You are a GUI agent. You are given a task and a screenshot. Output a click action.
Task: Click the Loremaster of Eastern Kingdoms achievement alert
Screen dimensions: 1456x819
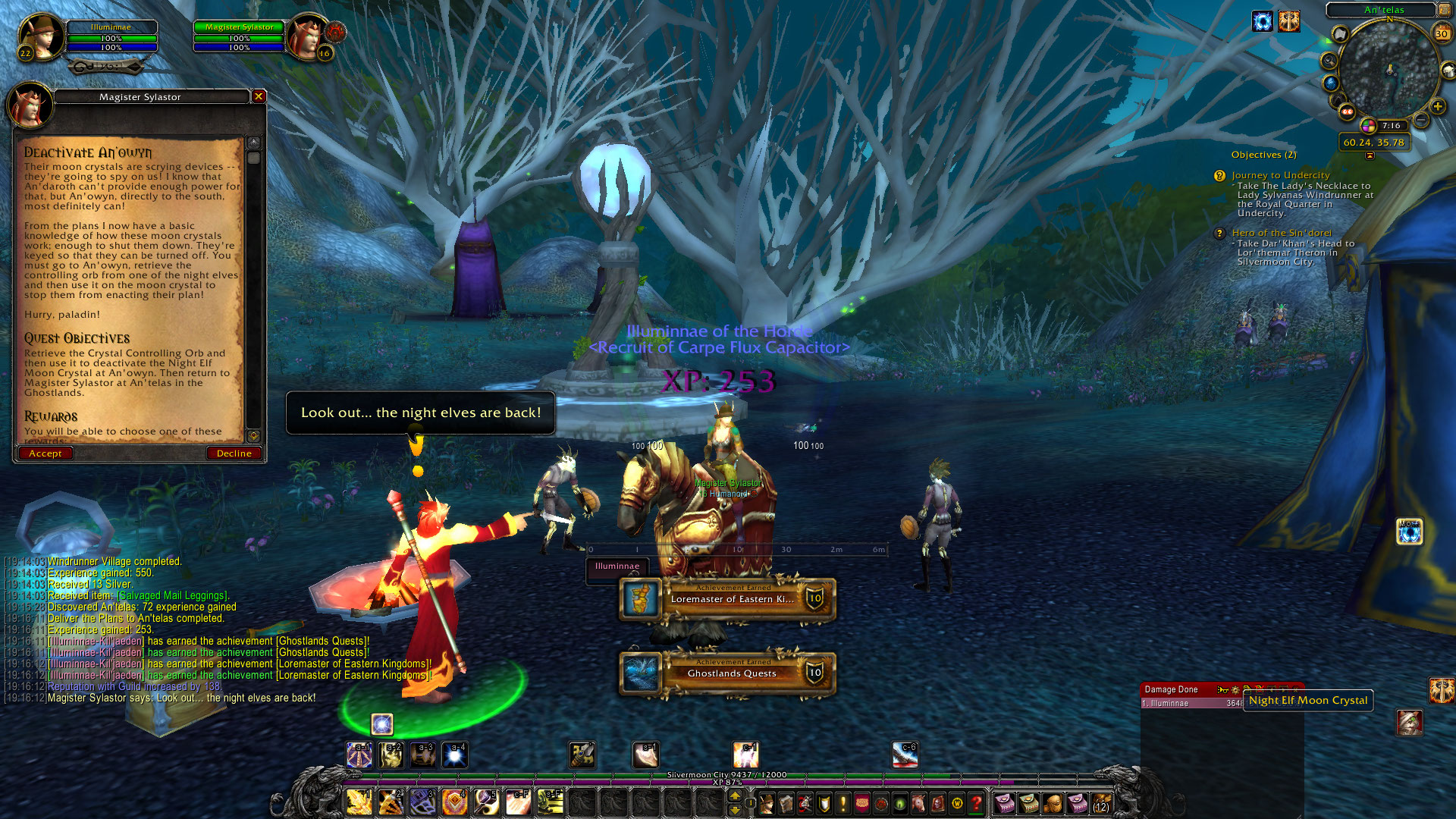pos(728,599)
